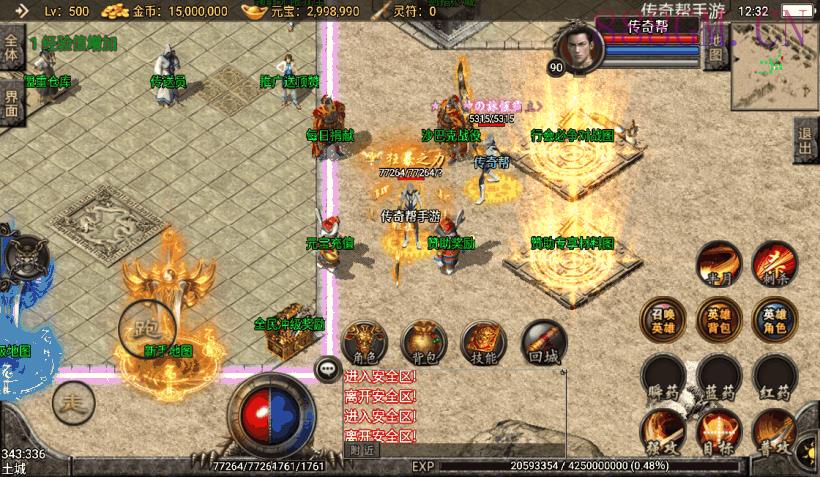The height and width of the screenshot is (477, 820).
Task: Click the 退出 exit button
Action: 805,141
